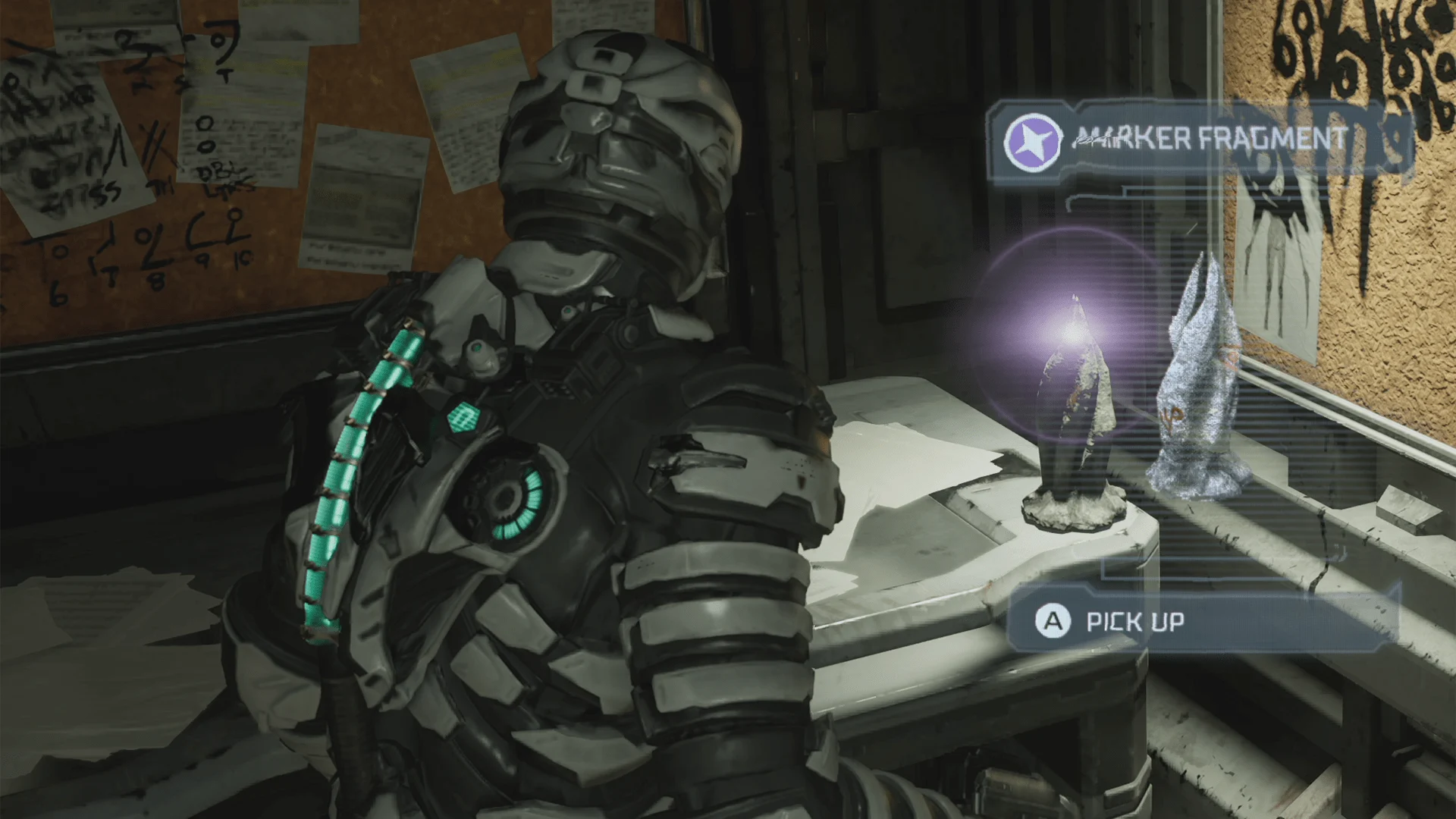1456x819 pixels.
Task: Click the circular A button prompt icon
Action: coord(1054,622)
